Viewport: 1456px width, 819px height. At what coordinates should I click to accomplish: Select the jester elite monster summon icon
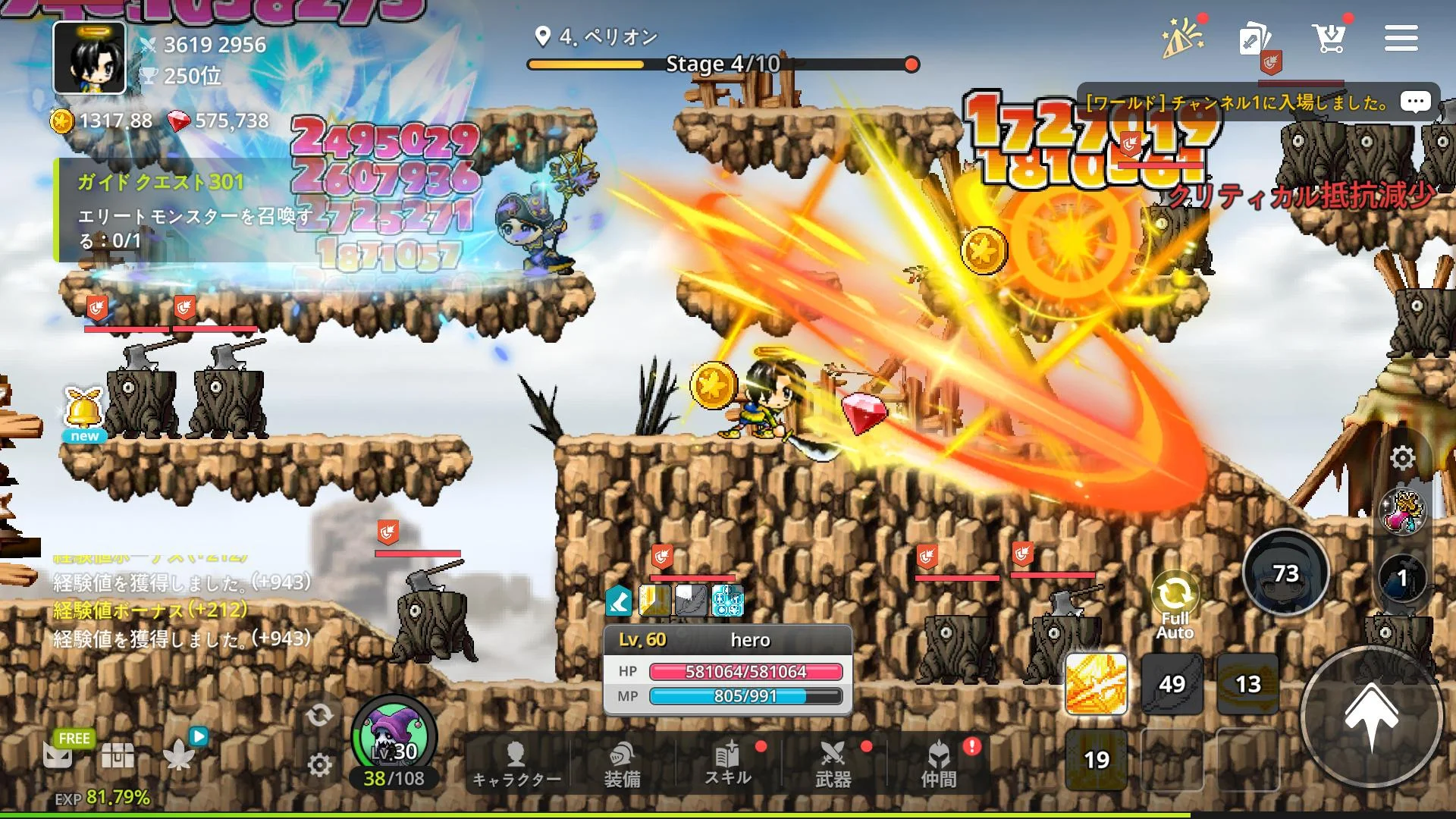(x=394, y=736)
